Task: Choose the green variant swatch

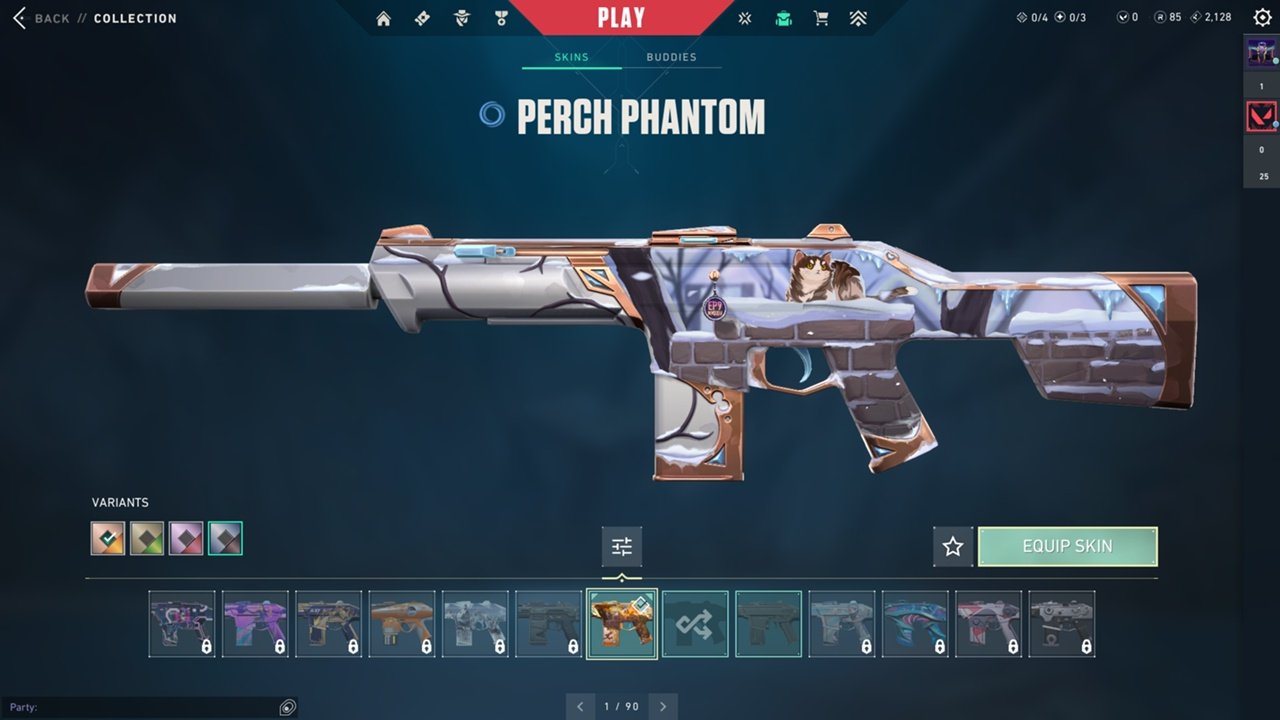Action: [147, 538]
